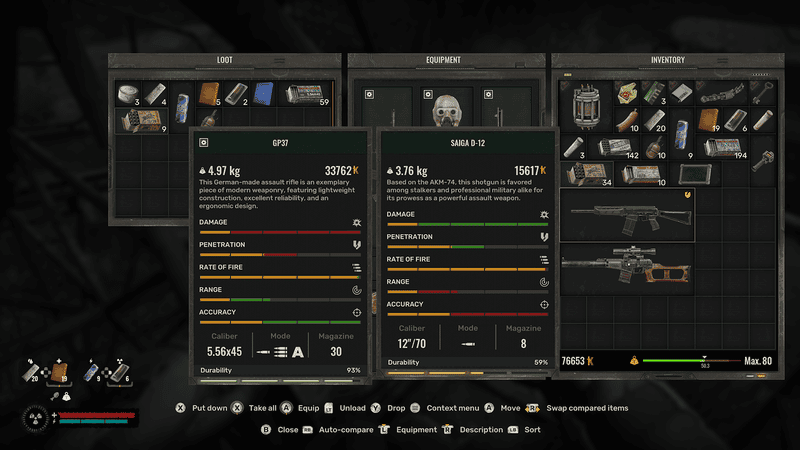This screenshot has height=450, width=800.
Task: Select the key item in inventory
Action: 762,92
